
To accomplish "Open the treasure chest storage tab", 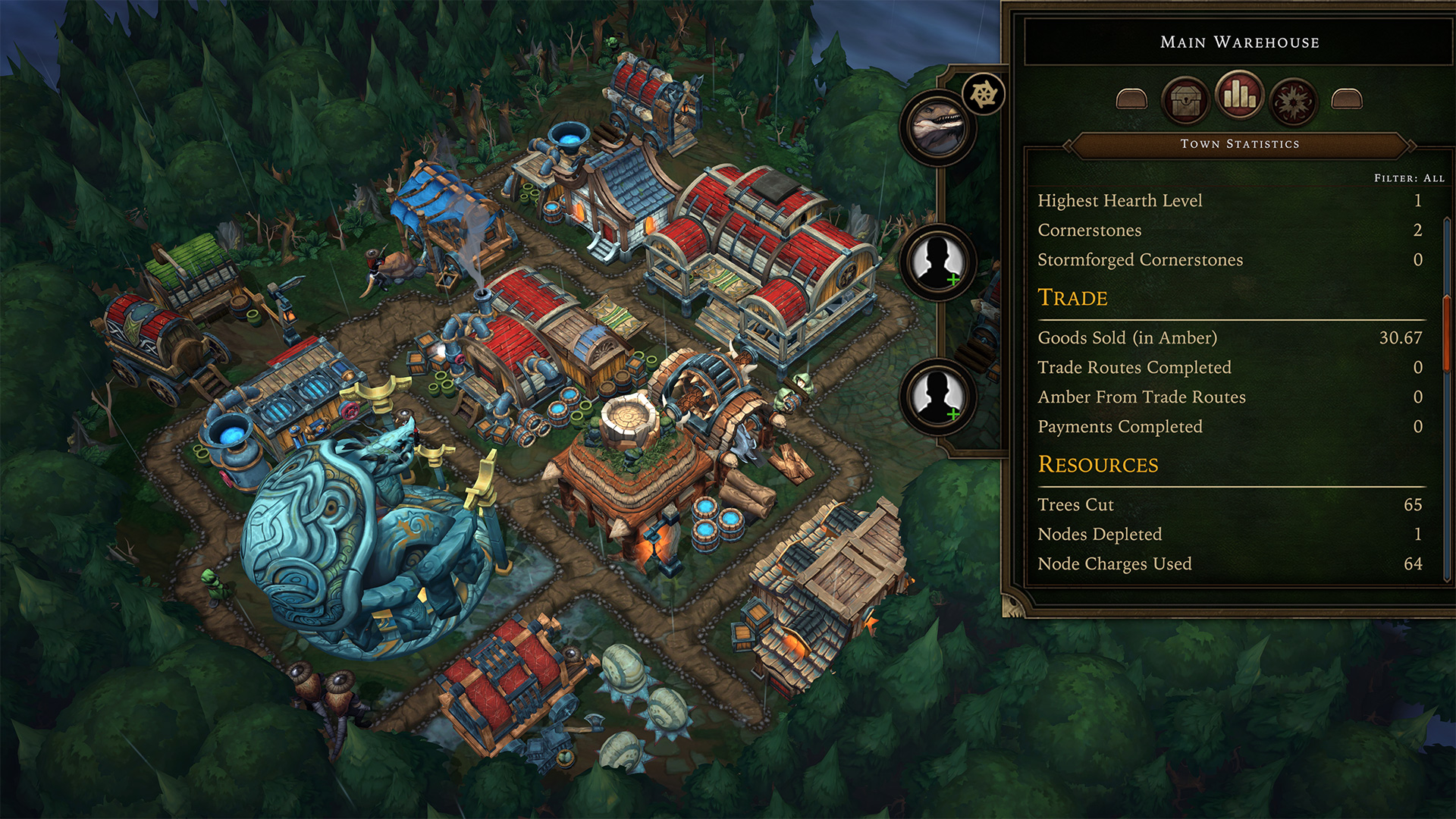I will coord(1185,99).
